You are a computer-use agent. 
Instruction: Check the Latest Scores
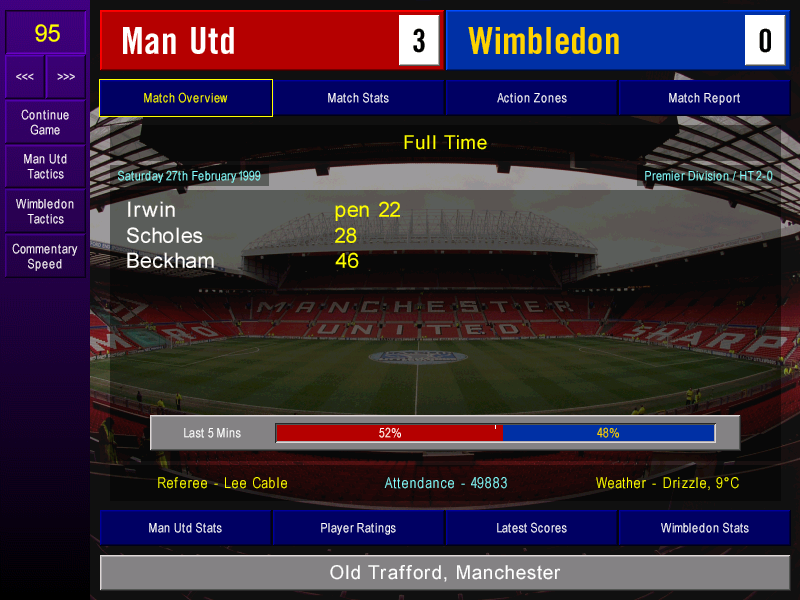[531, 528]
